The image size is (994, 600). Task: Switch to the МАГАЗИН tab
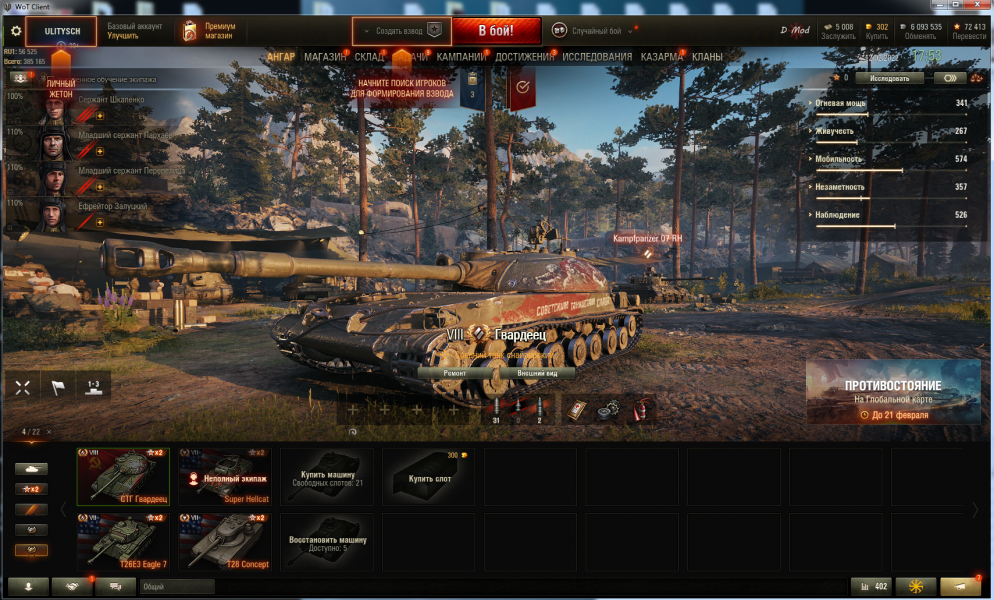point(325,57)
